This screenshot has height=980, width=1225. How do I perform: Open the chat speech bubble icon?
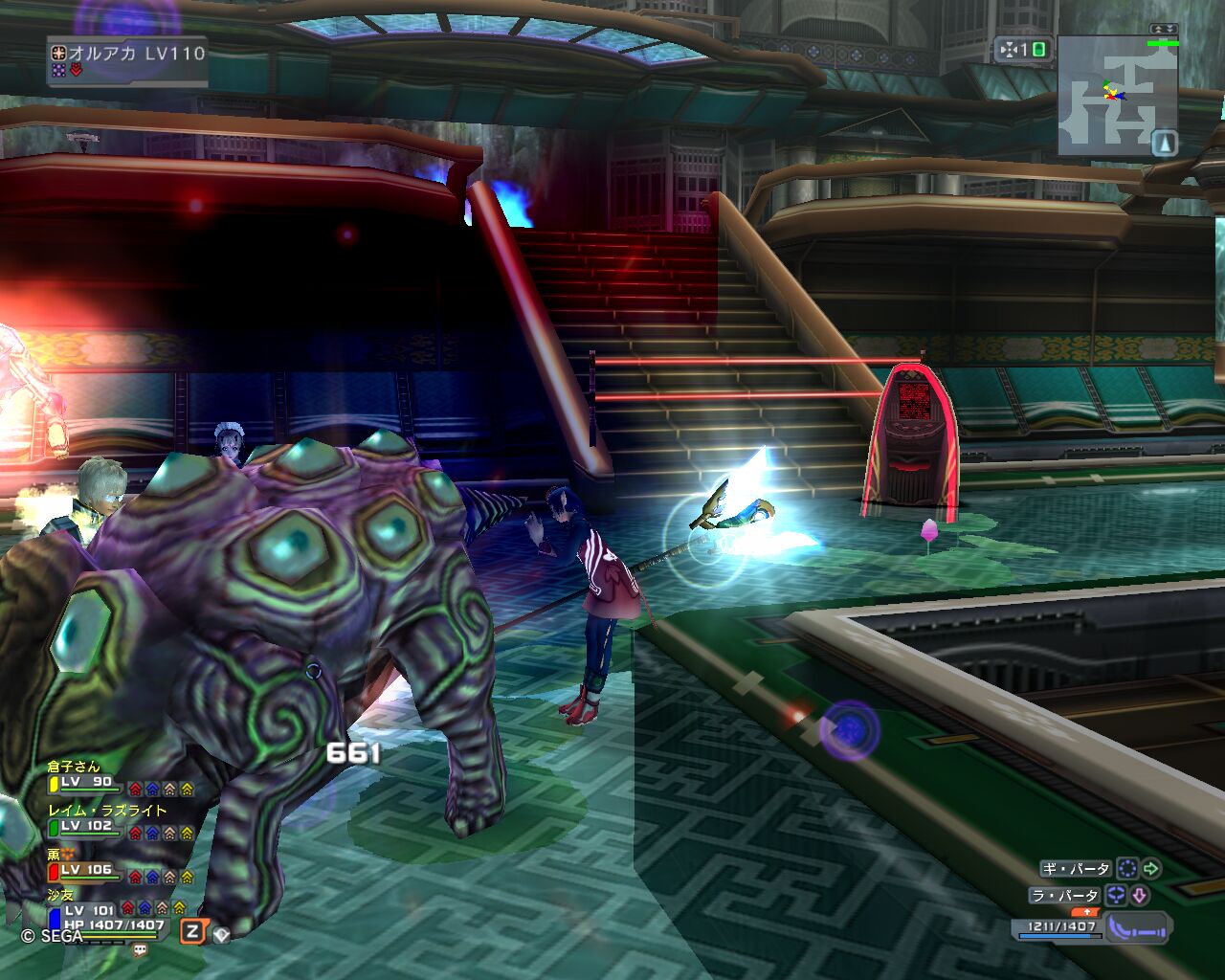coord(141,950)
